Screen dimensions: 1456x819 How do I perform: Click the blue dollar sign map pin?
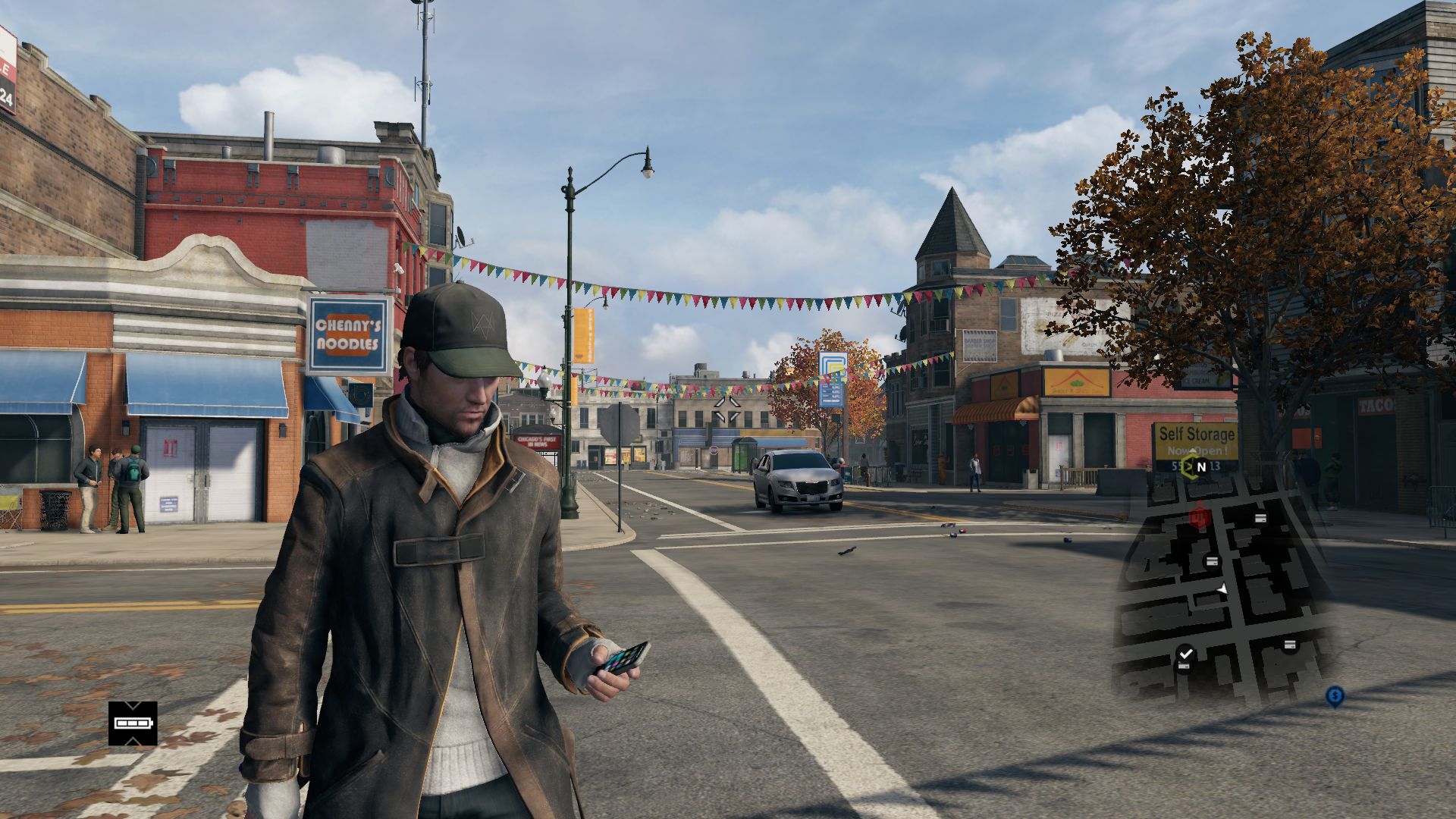tap(1335, 695)
